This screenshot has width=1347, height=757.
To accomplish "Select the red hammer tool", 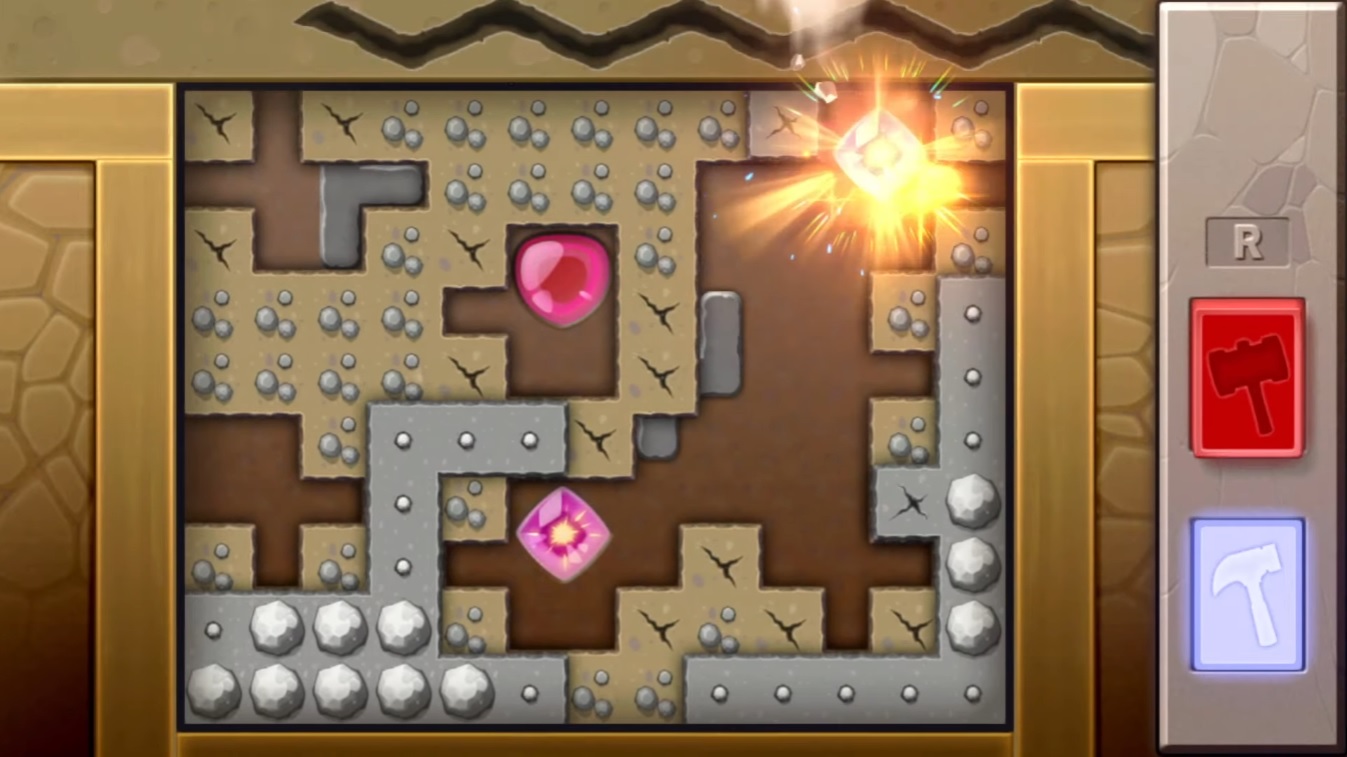I will (x=1246, y=380).
